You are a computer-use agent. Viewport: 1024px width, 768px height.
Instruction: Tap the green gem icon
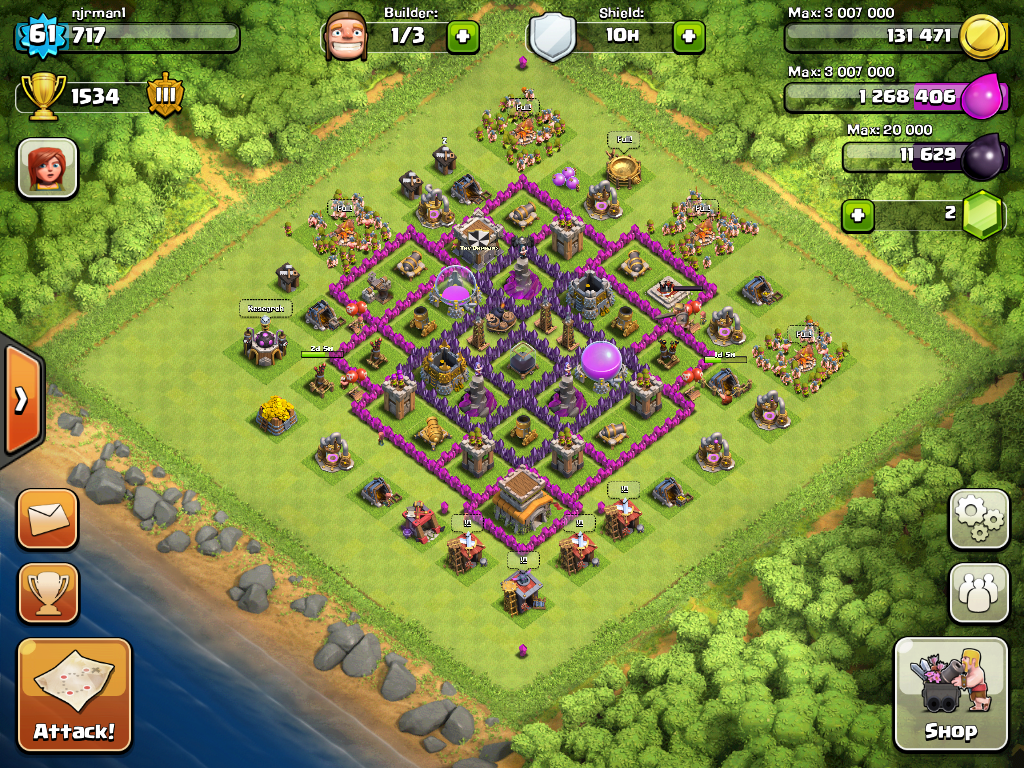point(982,214)
